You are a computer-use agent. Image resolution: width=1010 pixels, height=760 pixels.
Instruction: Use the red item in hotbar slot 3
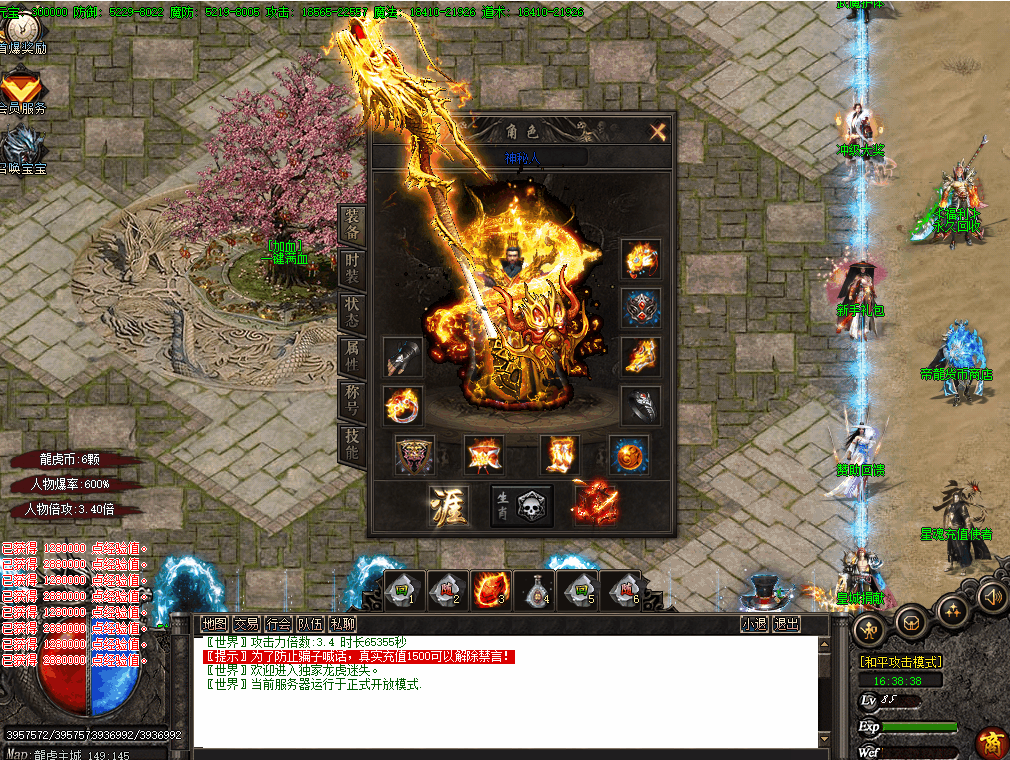(491, 589)
